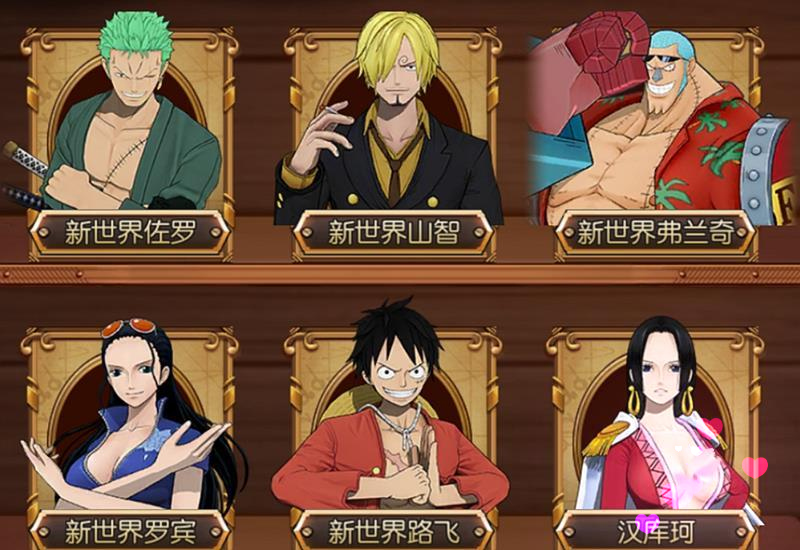Choose the 新世界路飞 character card
800x550 pixels.
pos(394,430)
